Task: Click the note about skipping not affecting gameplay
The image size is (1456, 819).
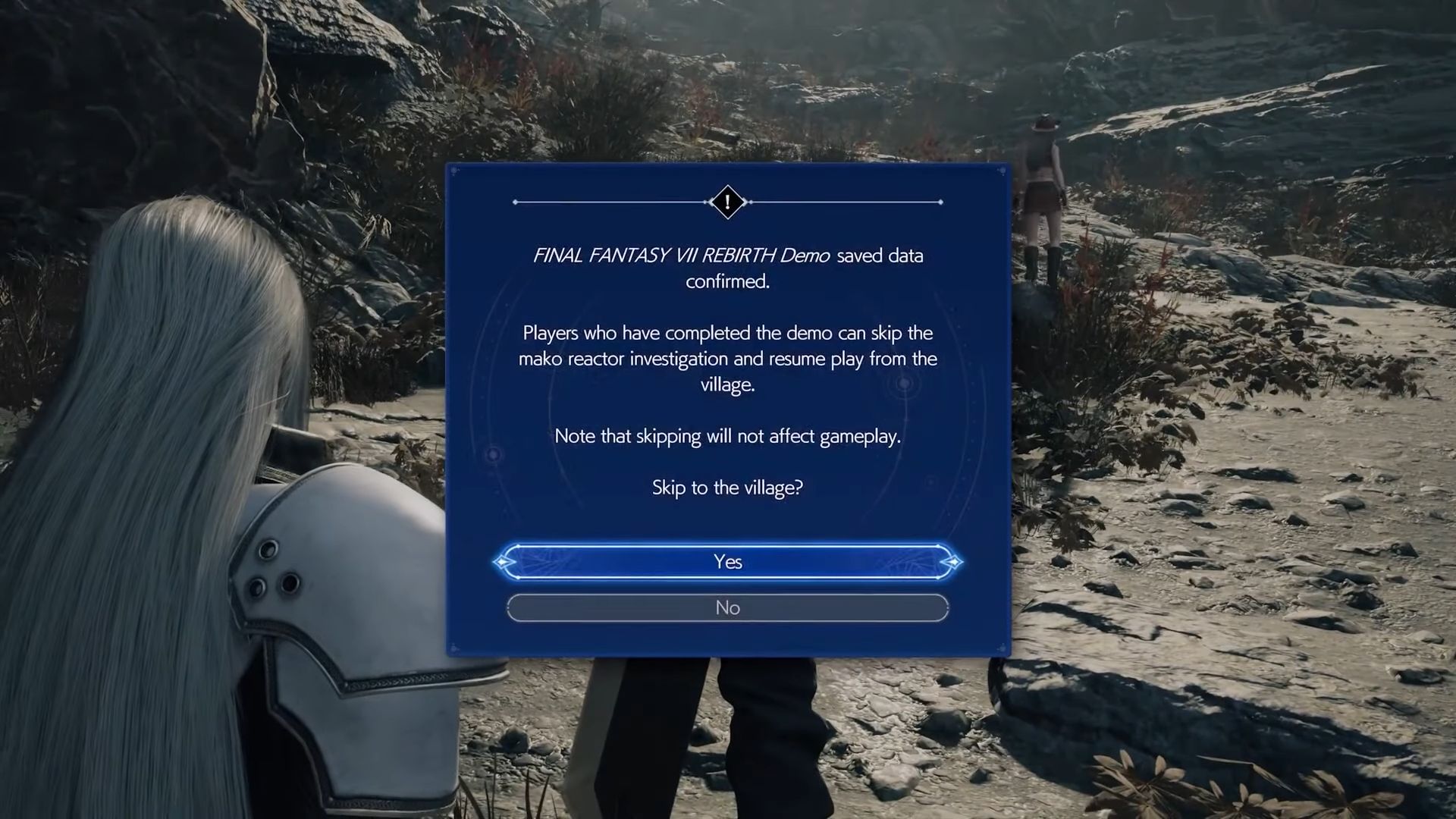Action: coord(727,436)
